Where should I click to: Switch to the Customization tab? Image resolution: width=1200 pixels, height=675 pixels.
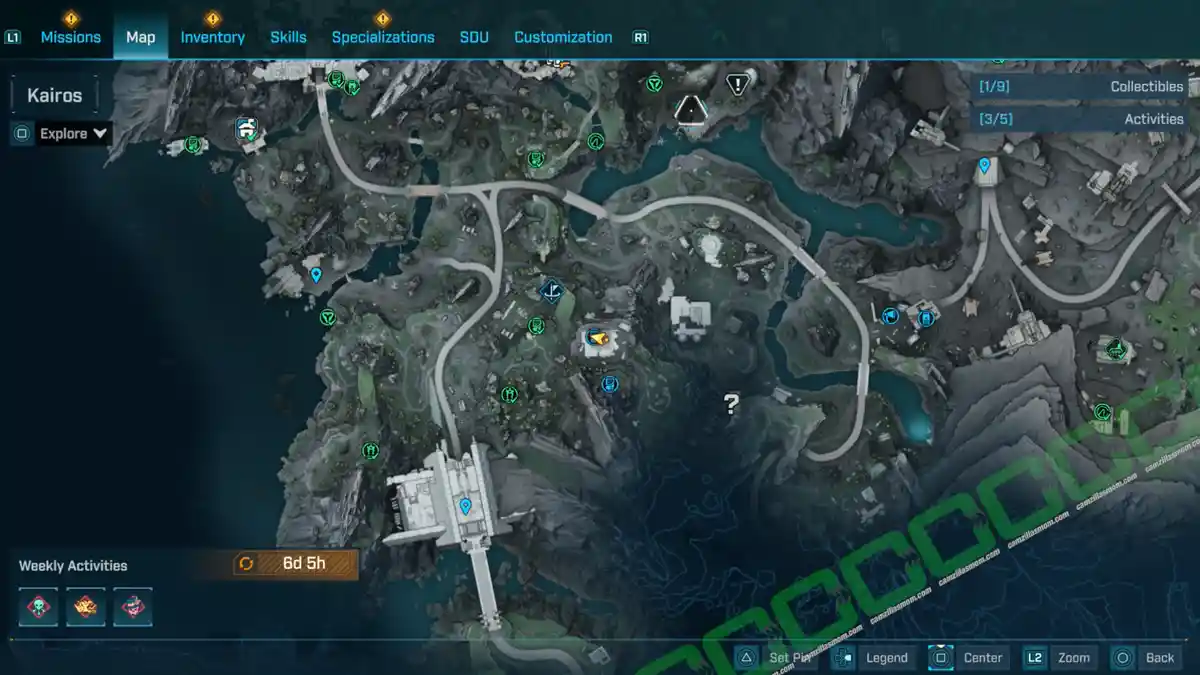coord(563,37)
